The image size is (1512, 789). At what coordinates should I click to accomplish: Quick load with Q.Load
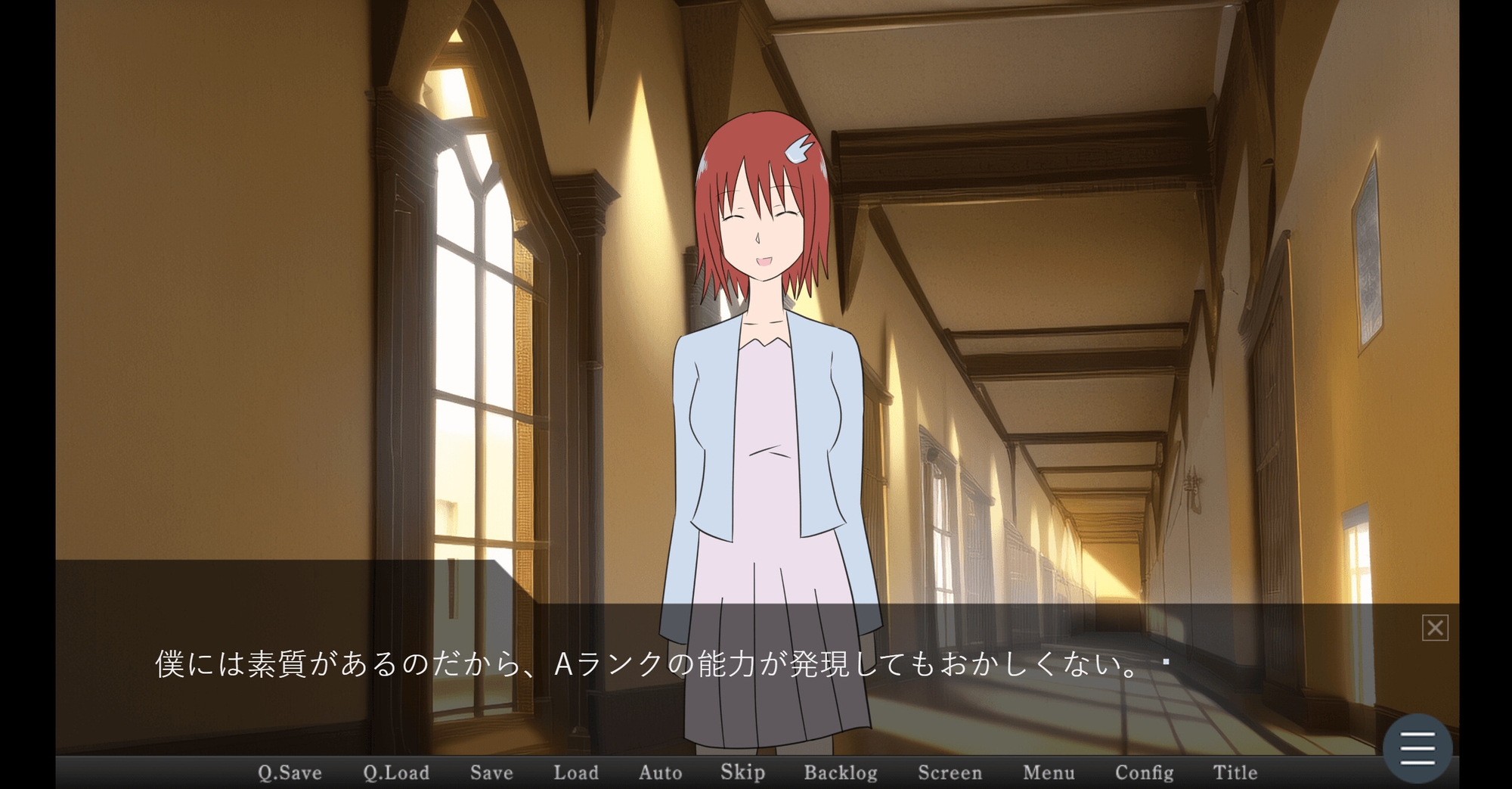click(396, 772)
